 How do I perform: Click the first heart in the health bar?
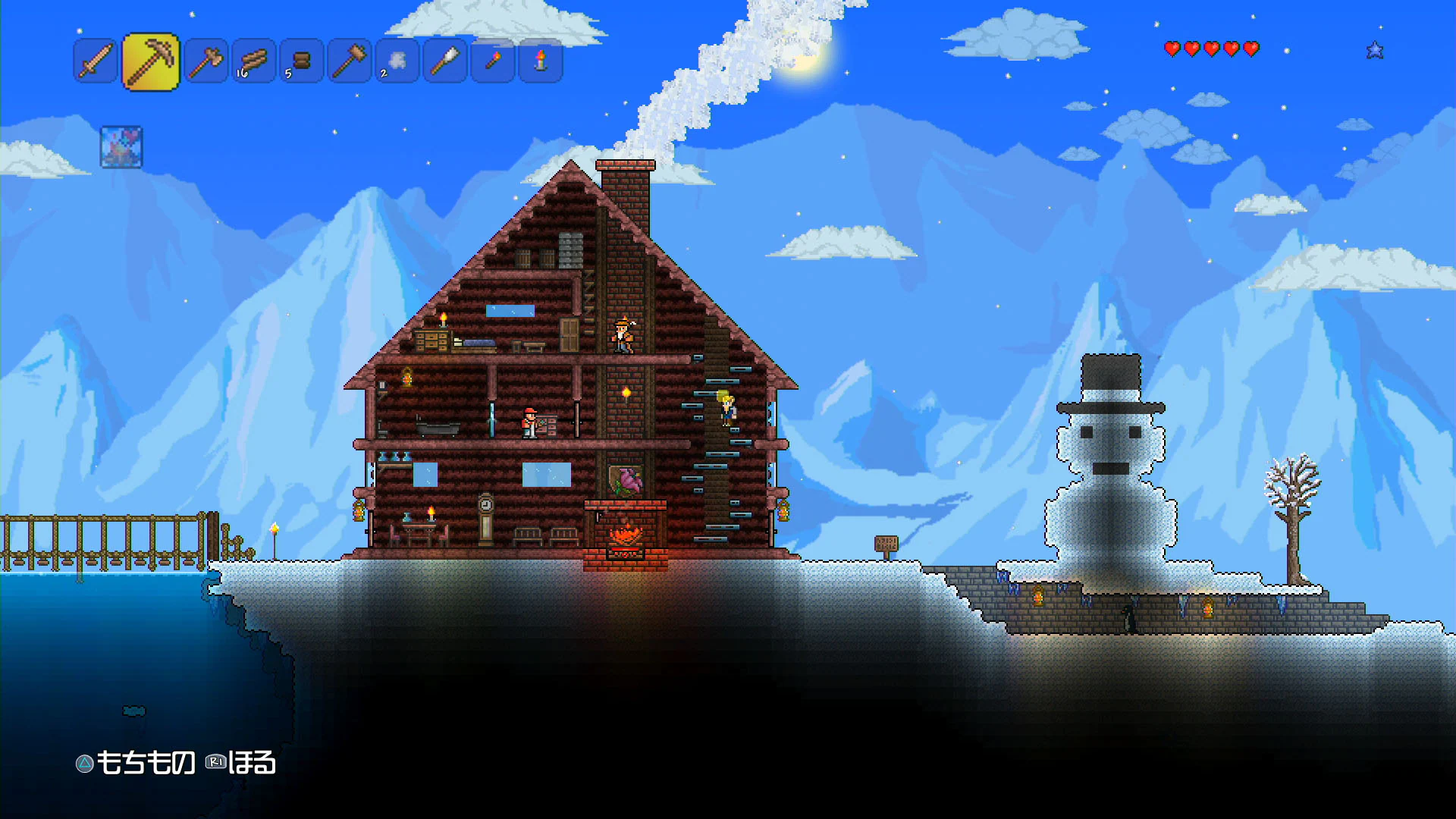(1171, 51)
